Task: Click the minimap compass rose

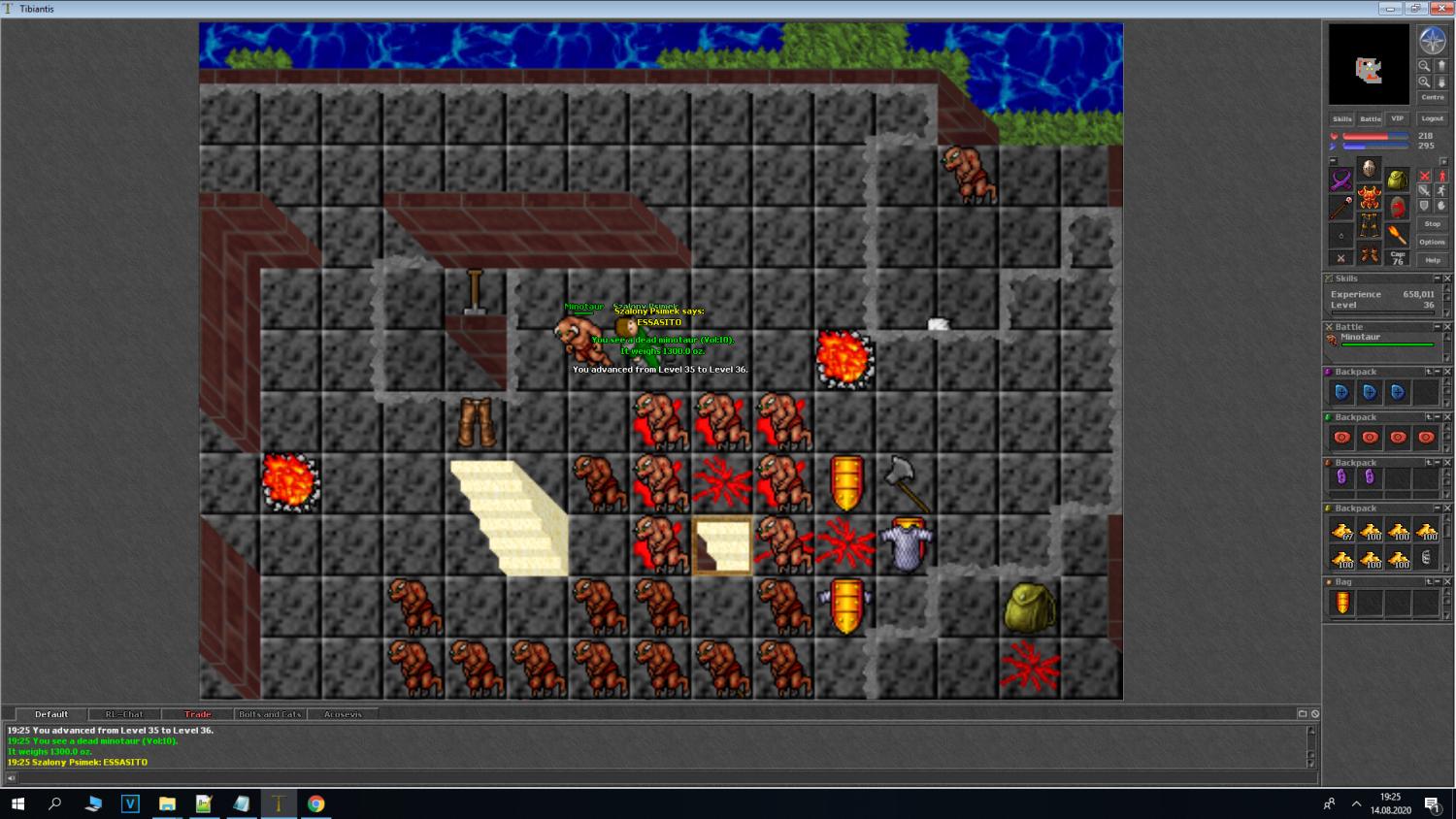Action: pyautogui.click(x=1433, y=41)
